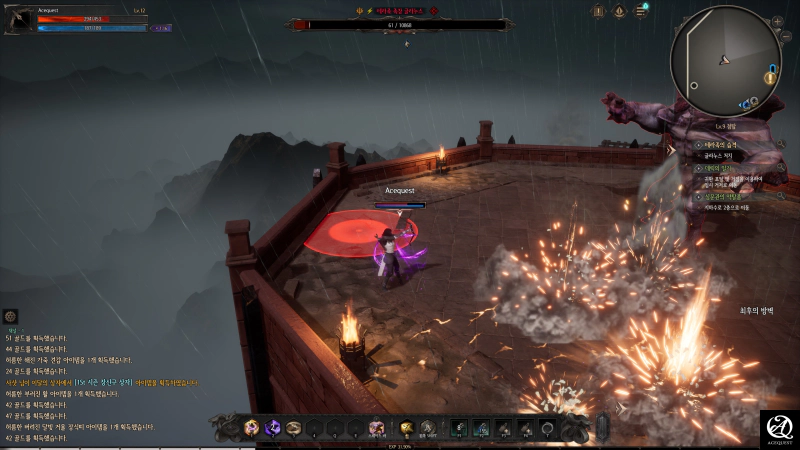Click the diamond emblem icon in the top bar
Viewport: 800px width, 450px height.
(619, 11)
